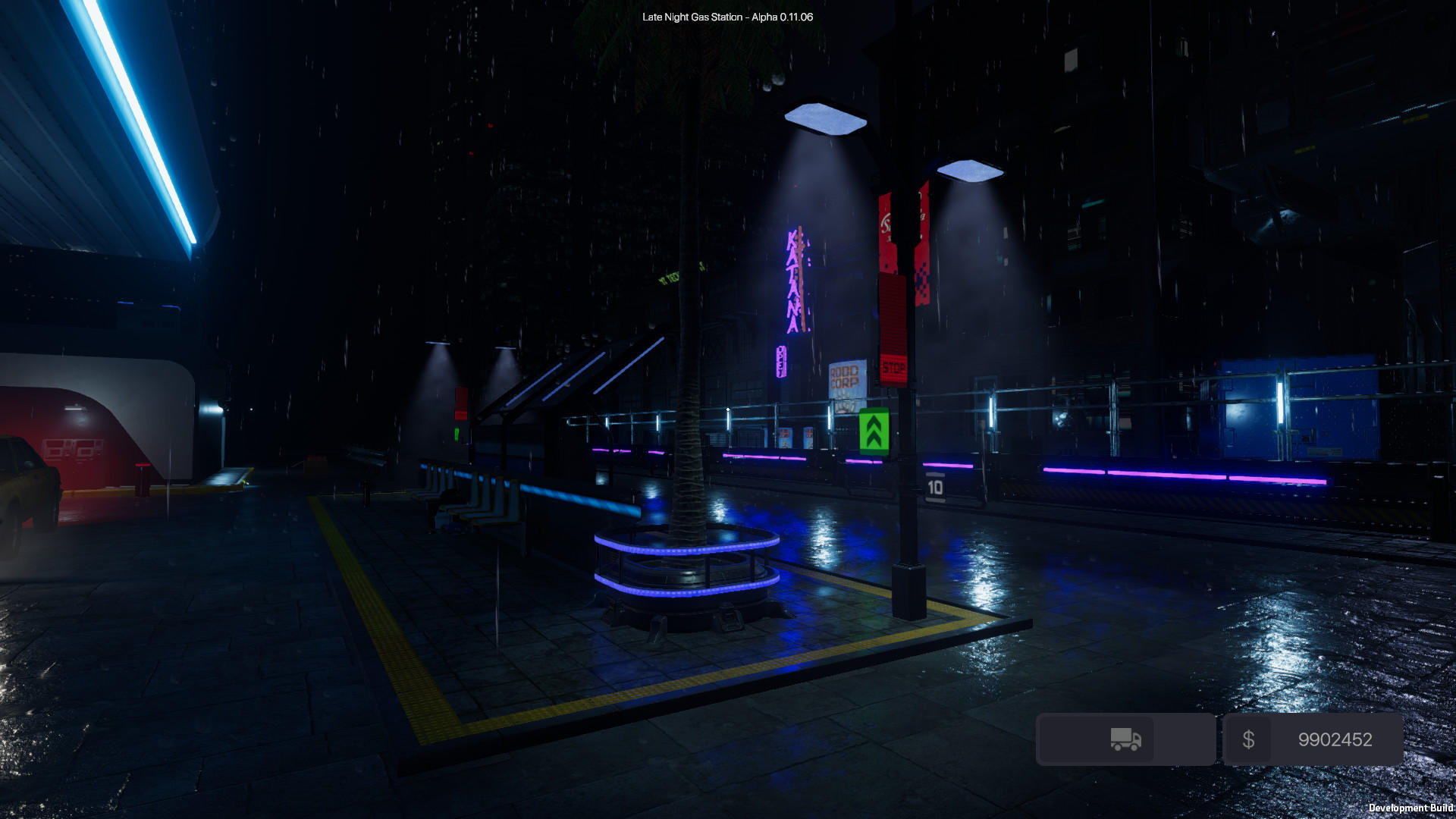
Task: Click the dollar sign icon
Action: tap(1250, 739)
